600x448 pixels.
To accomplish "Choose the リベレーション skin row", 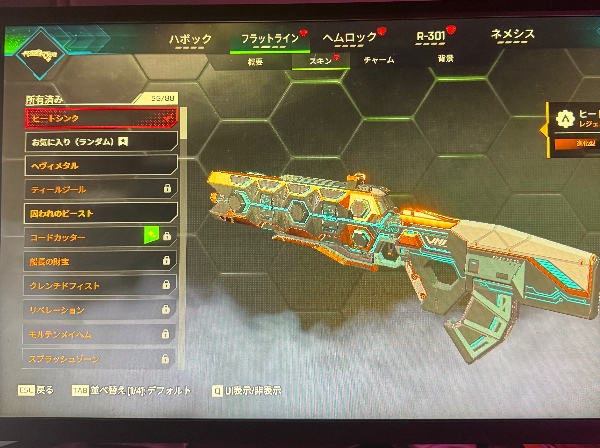I will [x=101, y=309].
